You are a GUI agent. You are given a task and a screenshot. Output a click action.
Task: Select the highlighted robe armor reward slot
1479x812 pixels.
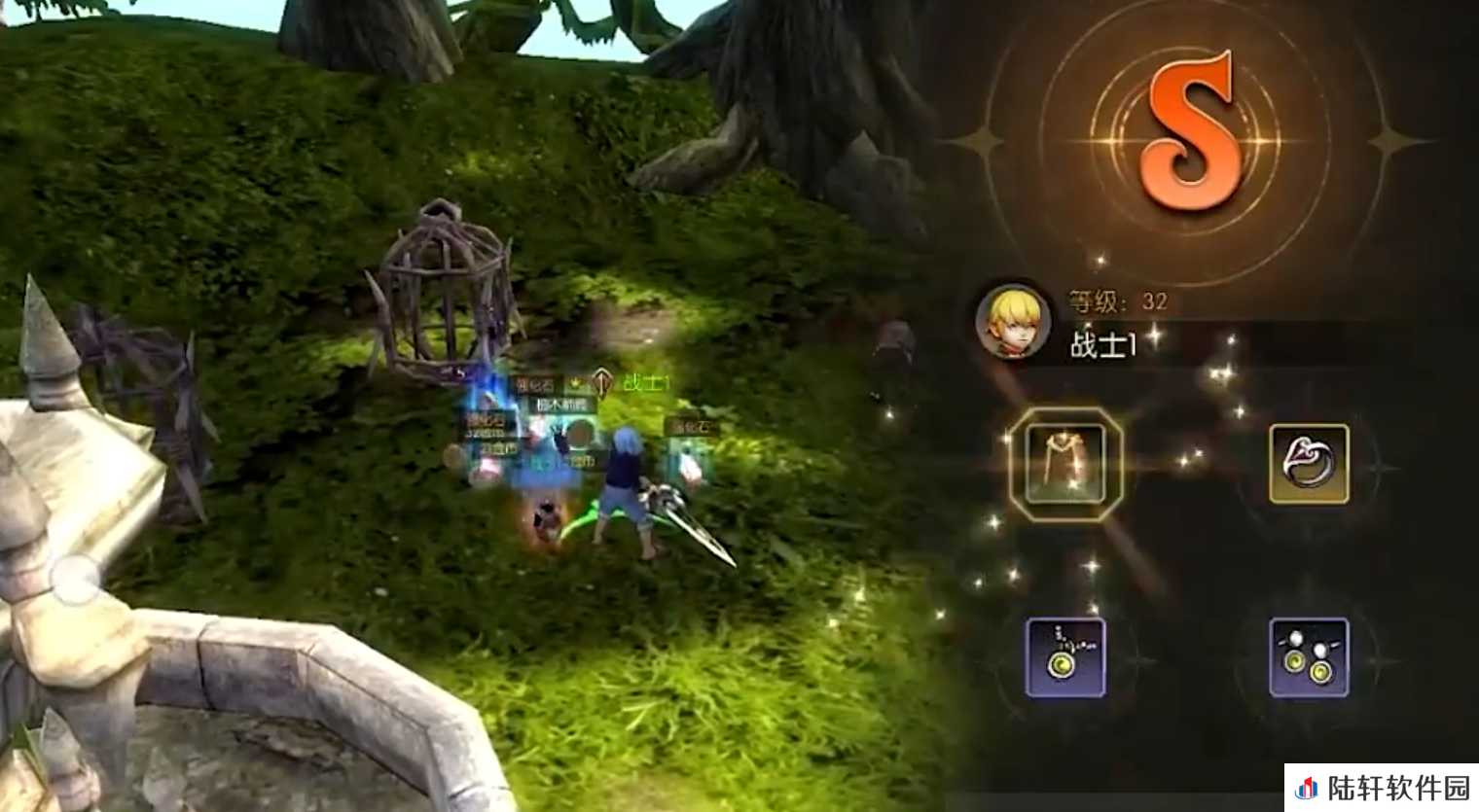pos(1065,464)
